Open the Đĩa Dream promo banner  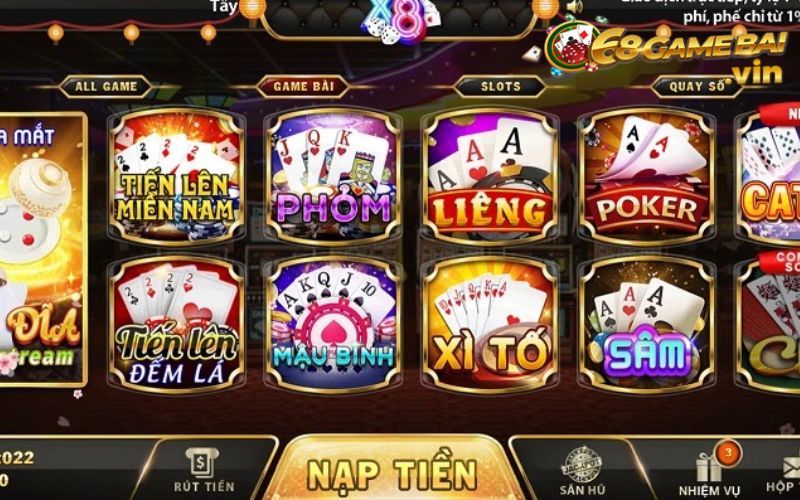pyautogui.click(x=42, y=250)
